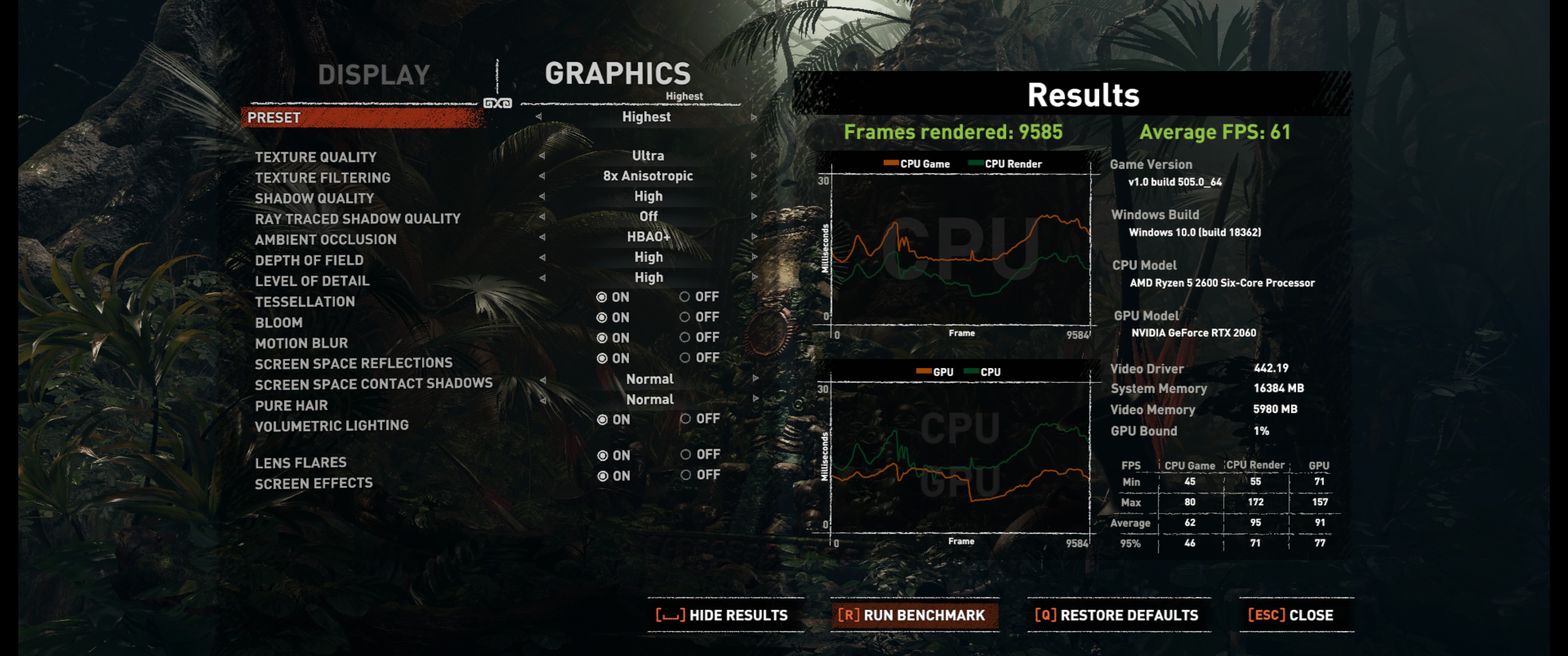Open the Graphics tab
The height and width of the screenshot is (656, 1568).
(617, 74)
